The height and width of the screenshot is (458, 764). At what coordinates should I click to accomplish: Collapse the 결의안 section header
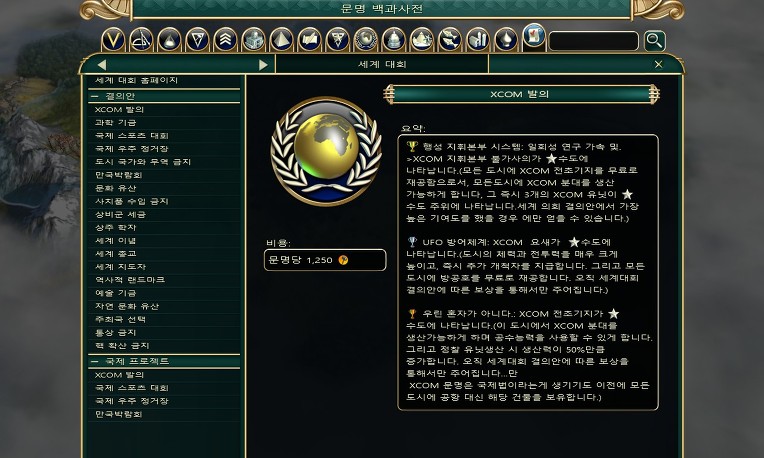120,96
